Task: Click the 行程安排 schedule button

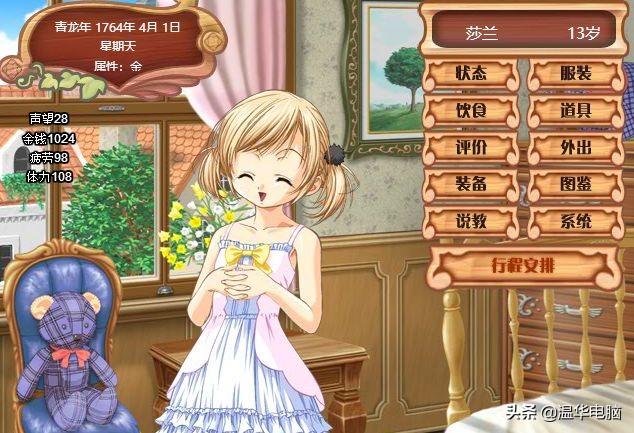Action: click(x=524, y=266)
